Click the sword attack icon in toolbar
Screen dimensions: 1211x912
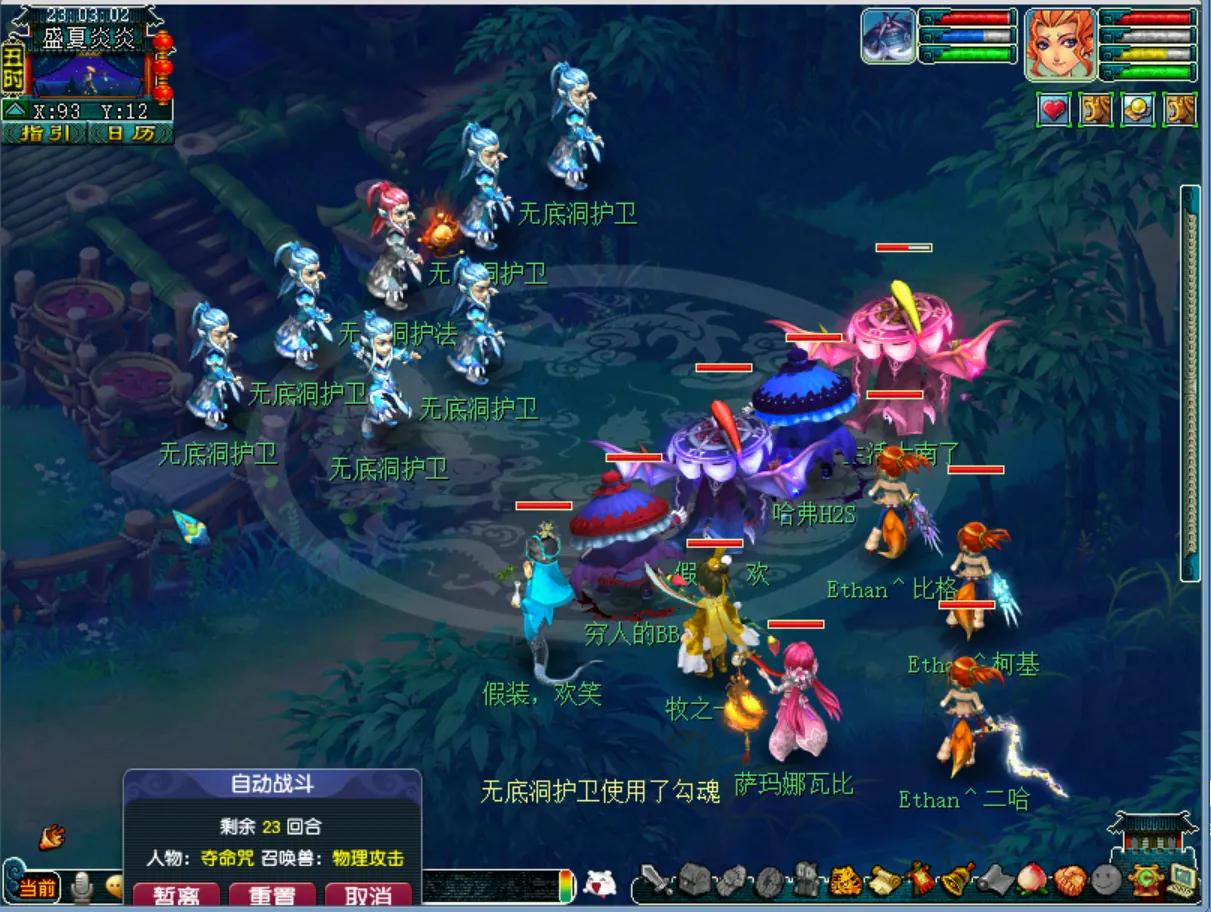pos(657,880)
